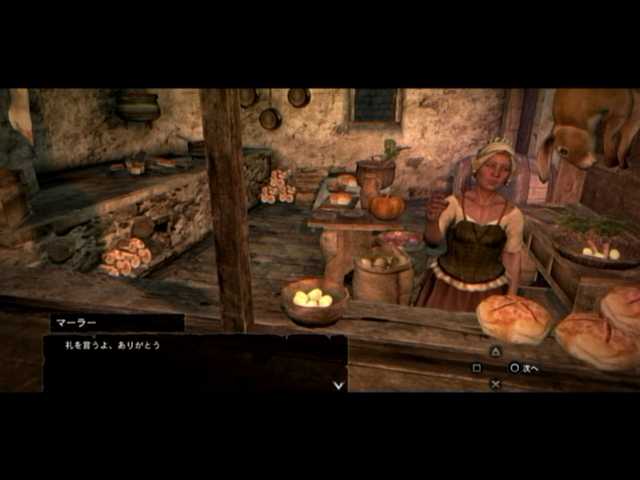Viewport: 640px width, 480px height.
Task: Advance dialogue using the down chevron arrow
Action: coord(338,383)
